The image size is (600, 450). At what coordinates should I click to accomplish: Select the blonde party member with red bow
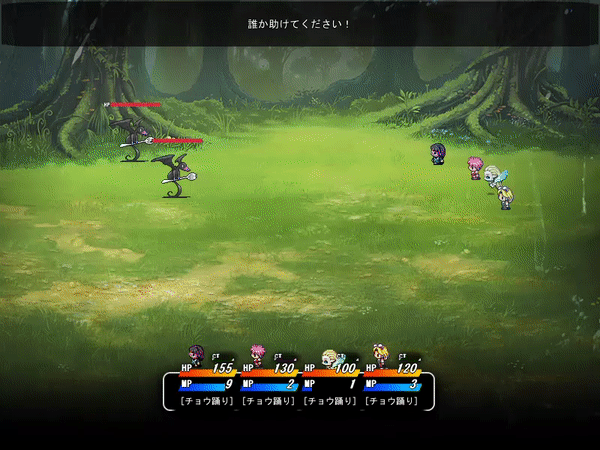pos(380,355)
